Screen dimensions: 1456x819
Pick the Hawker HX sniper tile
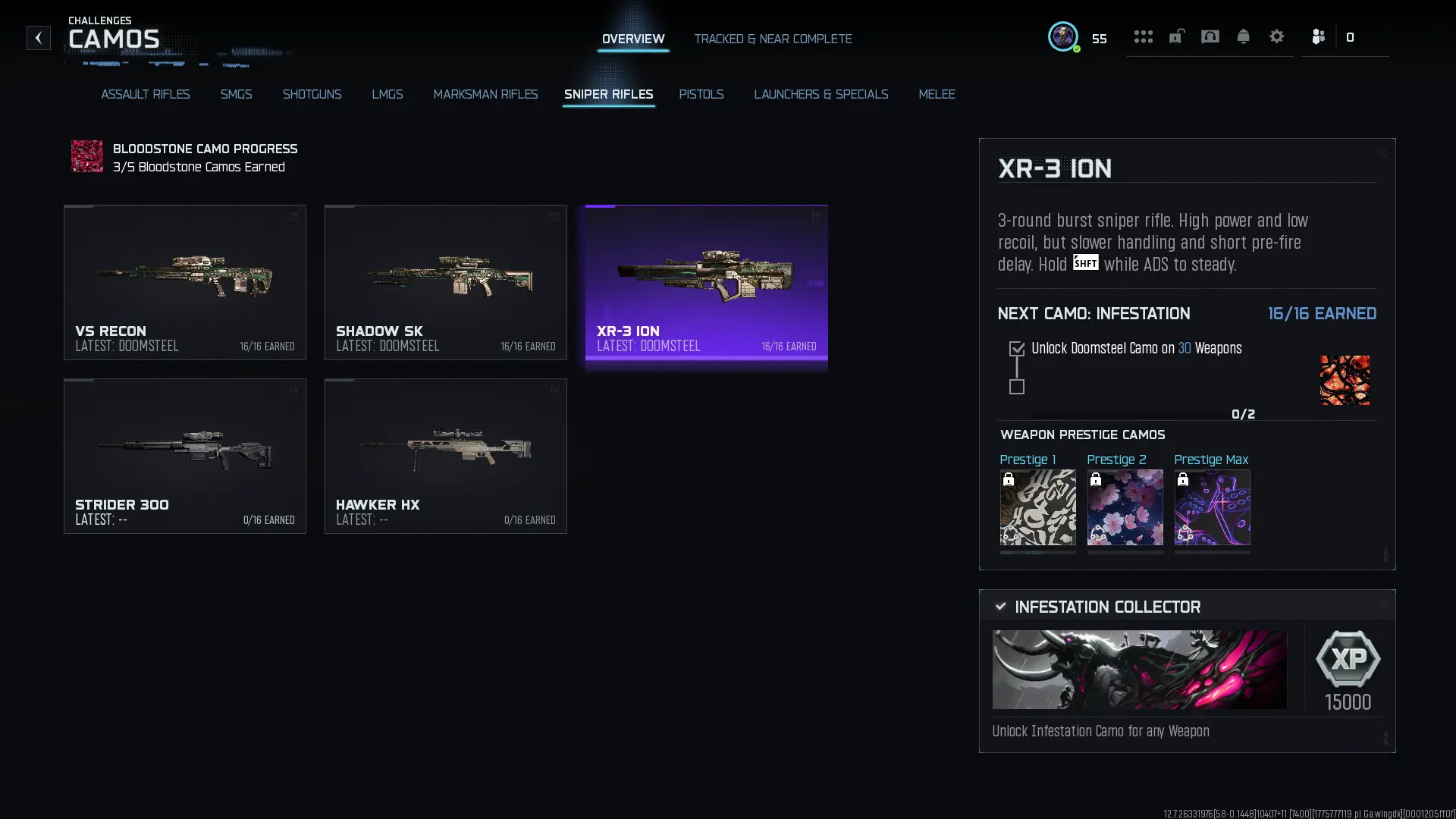(x=446, y=456)
